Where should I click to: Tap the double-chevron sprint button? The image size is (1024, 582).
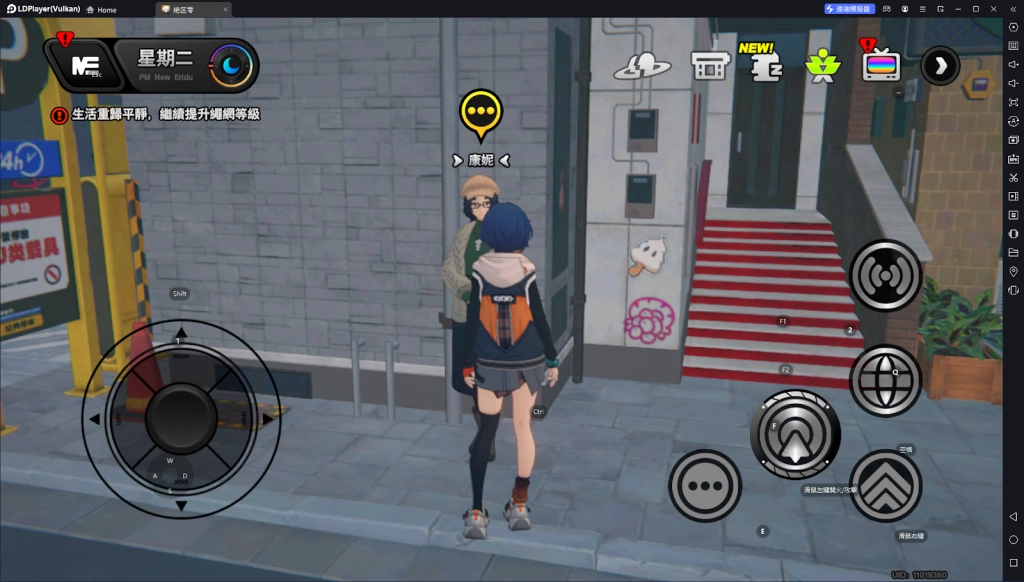[885, 487]
